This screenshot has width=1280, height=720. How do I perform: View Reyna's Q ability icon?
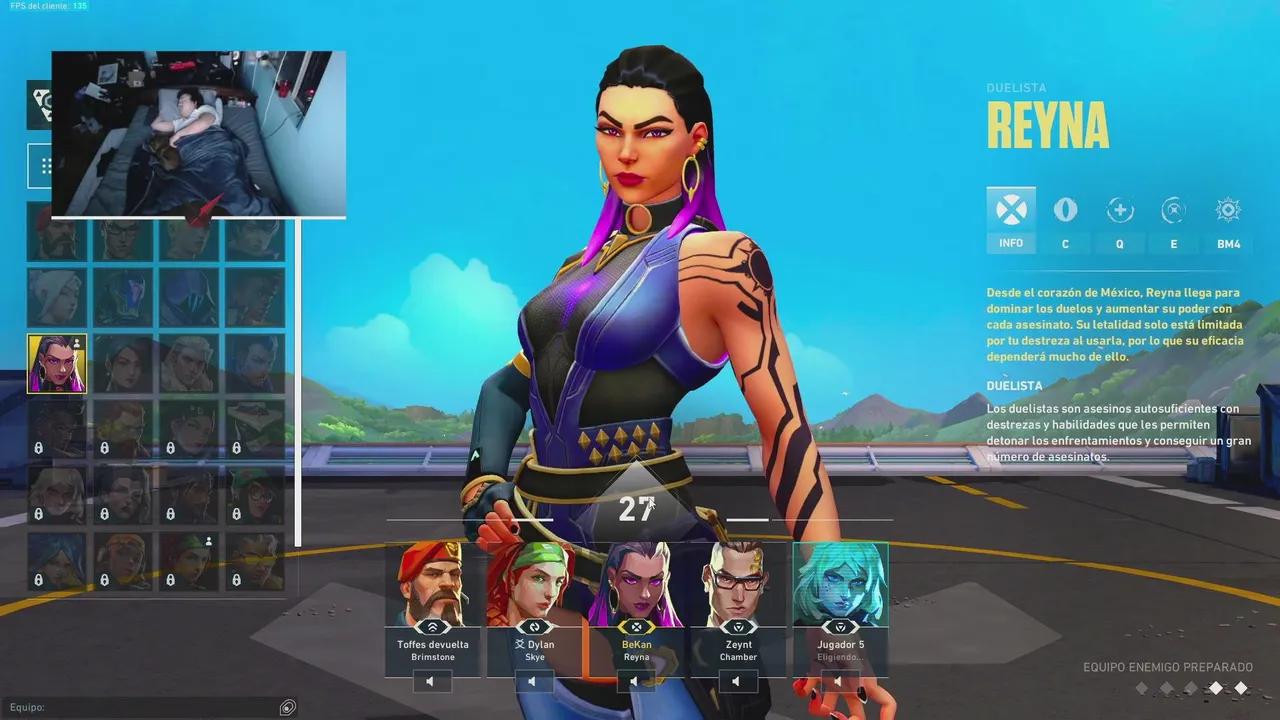point(1119,210)
